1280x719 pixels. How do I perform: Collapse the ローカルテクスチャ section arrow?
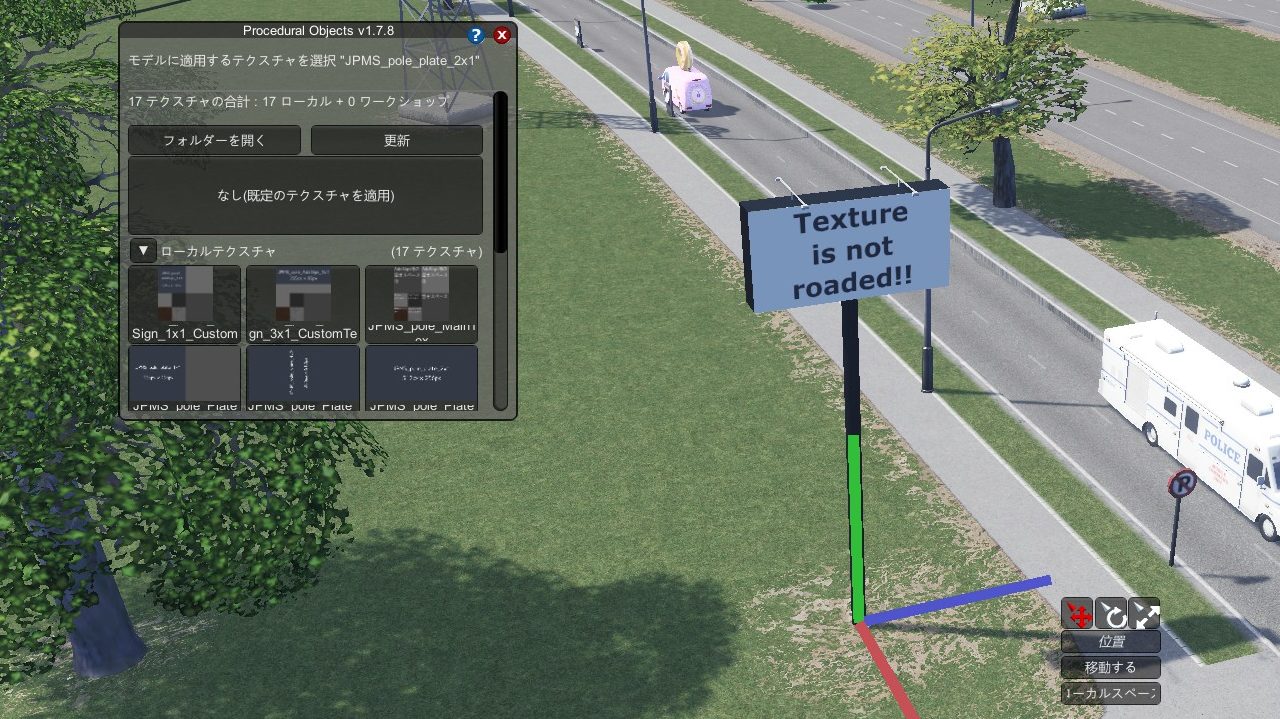pos(143,251)
